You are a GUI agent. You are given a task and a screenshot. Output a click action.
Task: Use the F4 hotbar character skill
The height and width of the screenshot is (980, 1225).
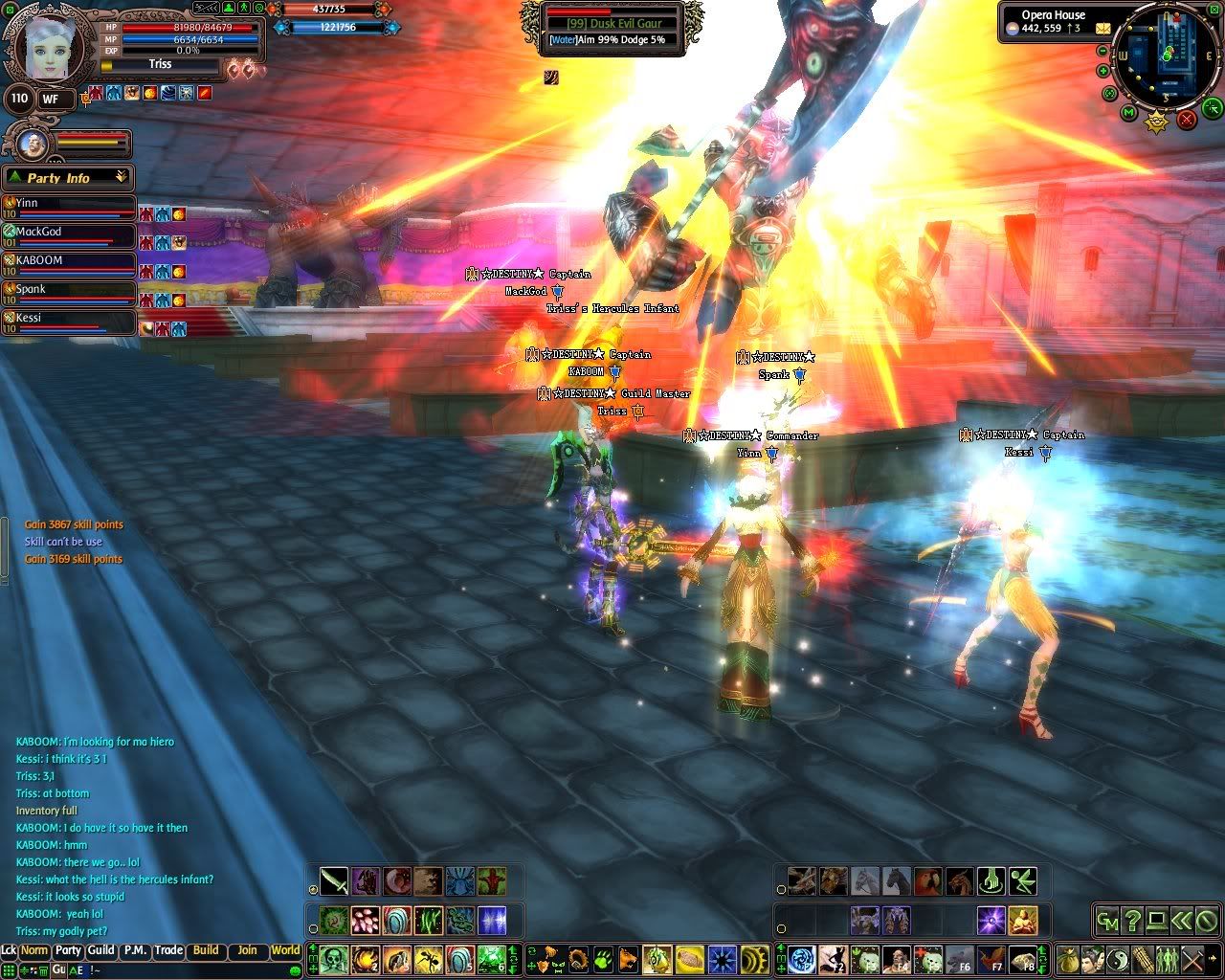[897, 958]
